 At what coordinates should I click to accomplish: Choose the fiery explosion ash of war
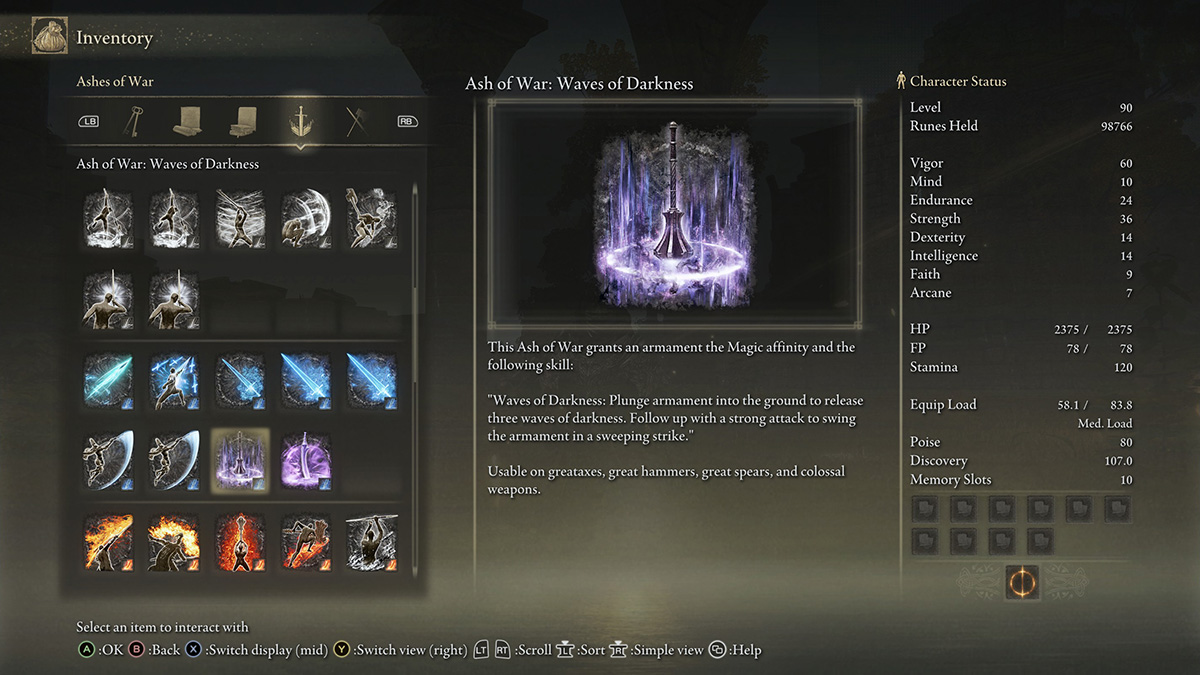[x=174, y=543]
